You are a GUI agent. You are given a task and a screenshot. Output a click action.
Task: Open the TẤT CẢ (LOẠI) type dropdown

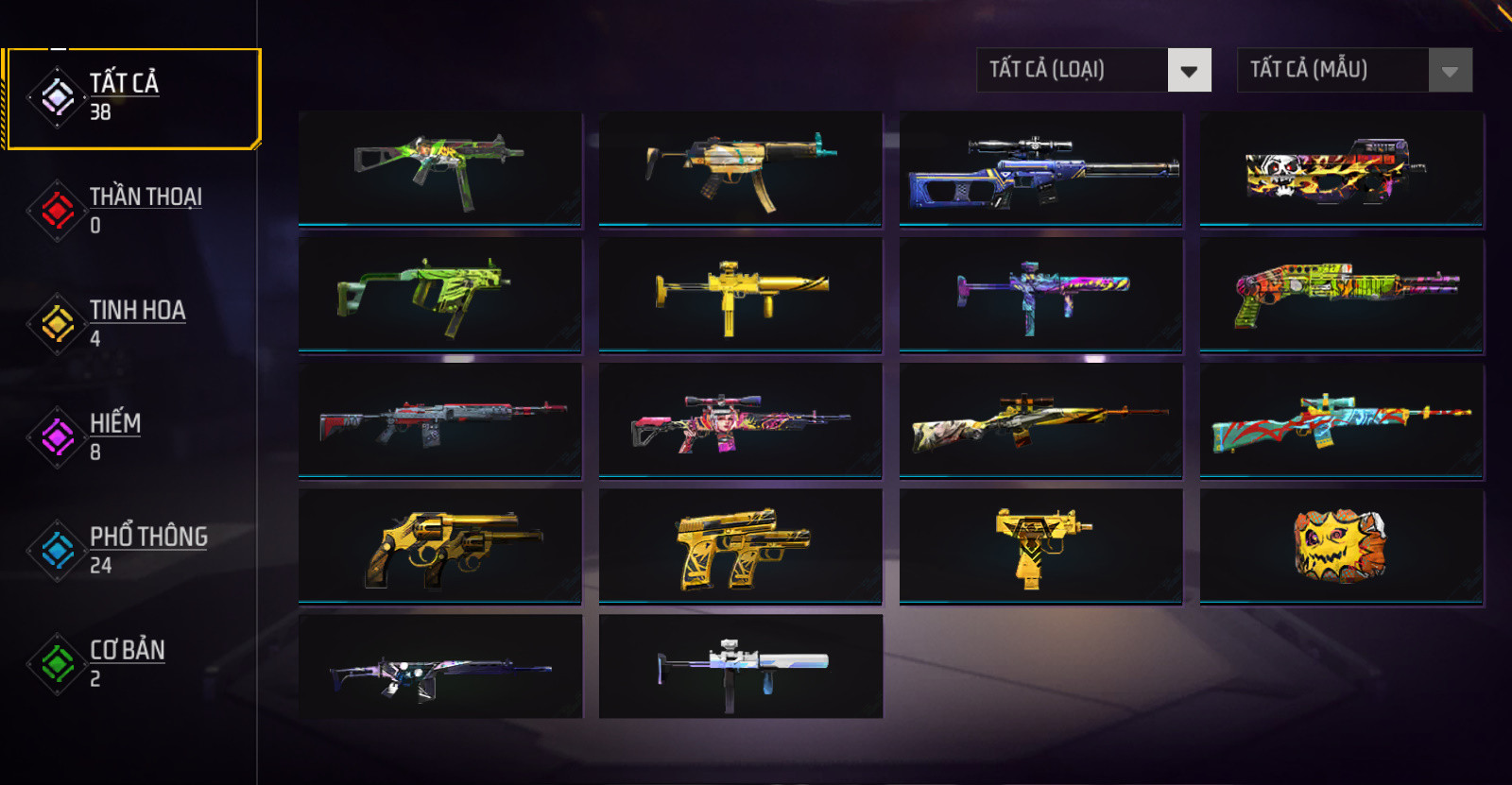(1093, 70)
